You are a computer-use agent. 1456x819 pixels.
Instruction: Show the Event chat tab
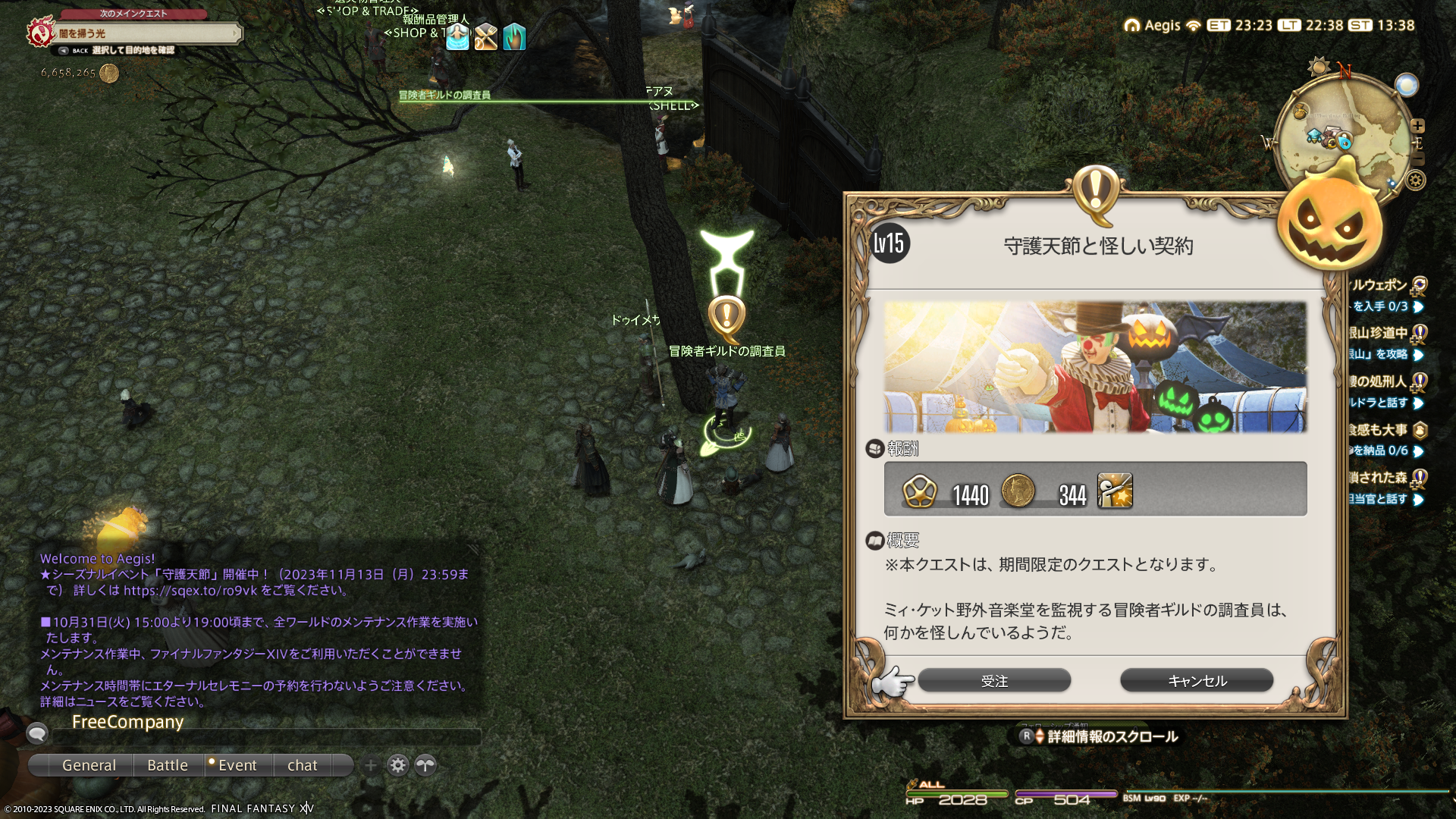click(237, 765)
